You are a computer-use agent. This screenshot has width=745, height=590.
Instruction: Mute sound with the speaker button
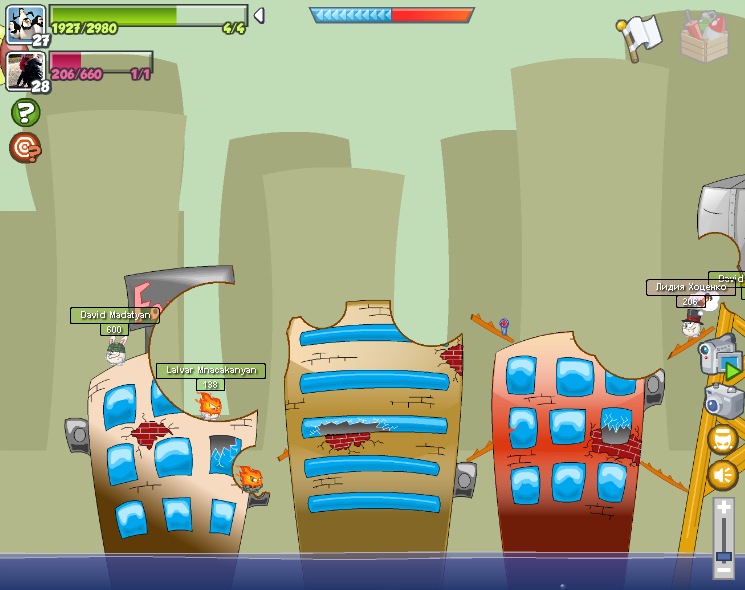point(722,474)
